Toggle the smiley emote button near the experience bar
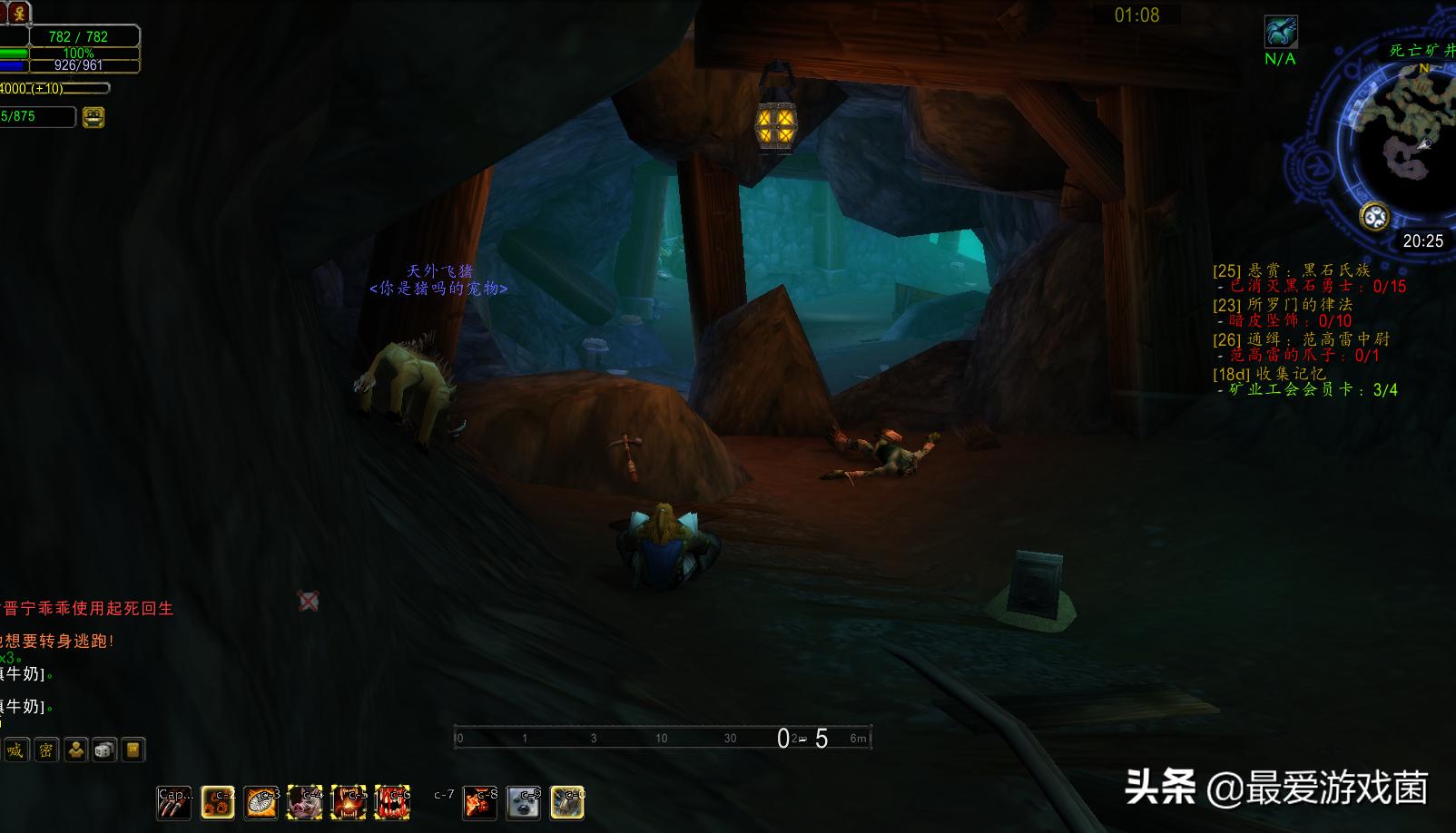 (x=93, y=115)
